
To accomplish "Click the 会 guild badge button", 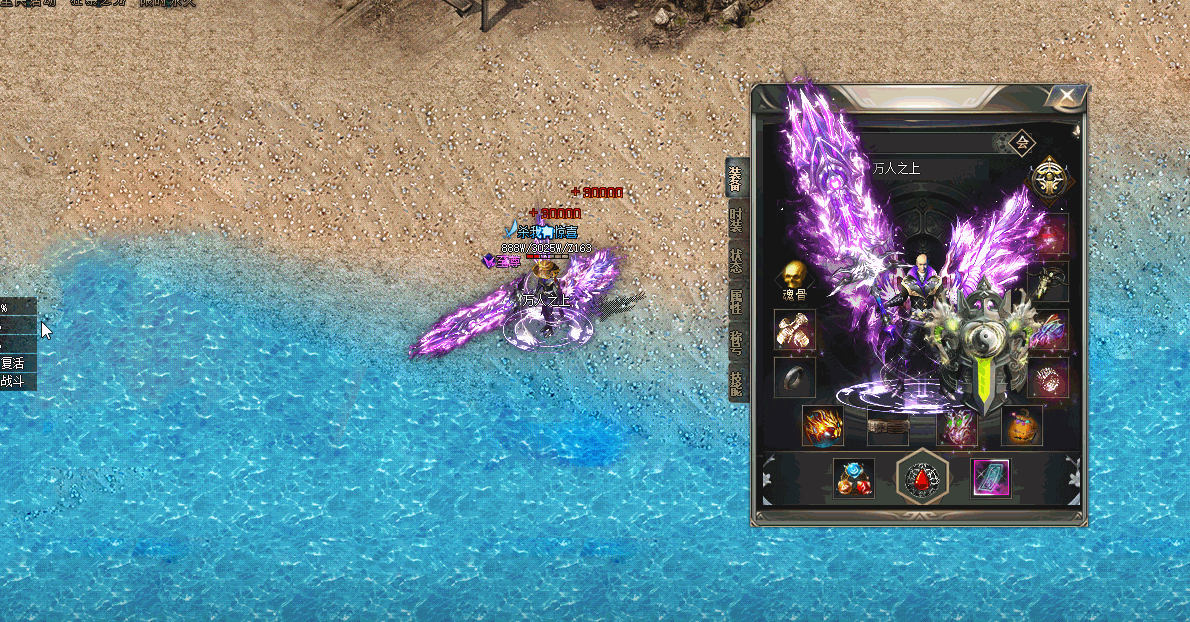I will click(1022, 143).
